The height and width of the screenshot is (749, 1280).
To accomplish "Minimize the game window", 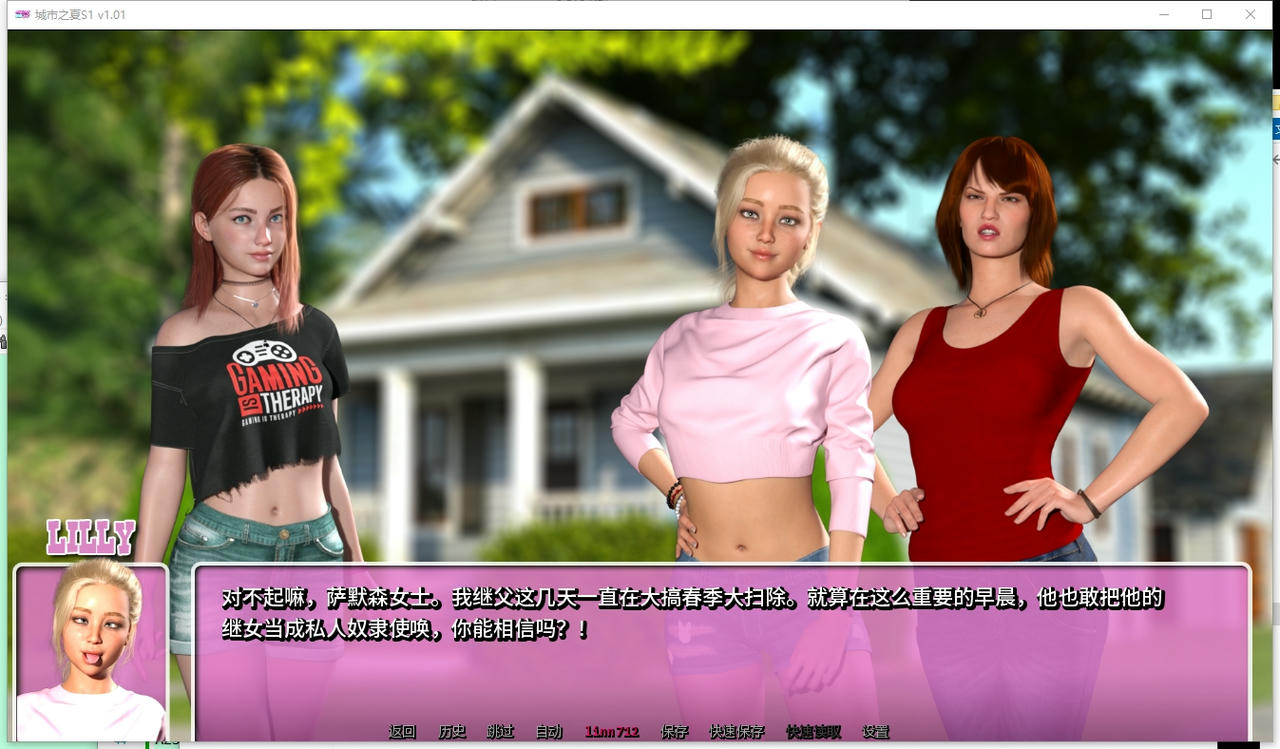I will [x=1163, y=15].
